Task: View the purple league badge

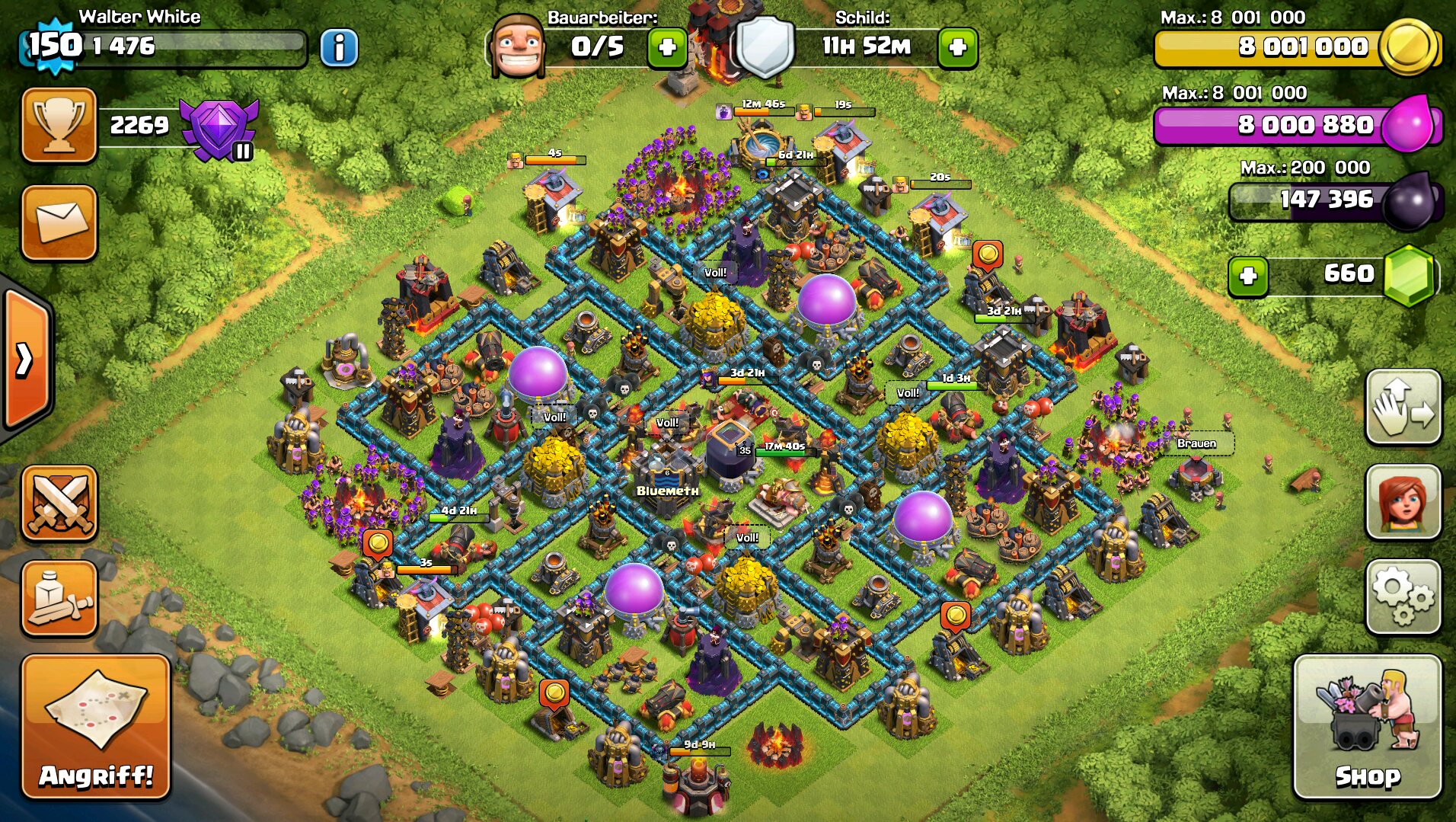Action: (x=220, y=128)
